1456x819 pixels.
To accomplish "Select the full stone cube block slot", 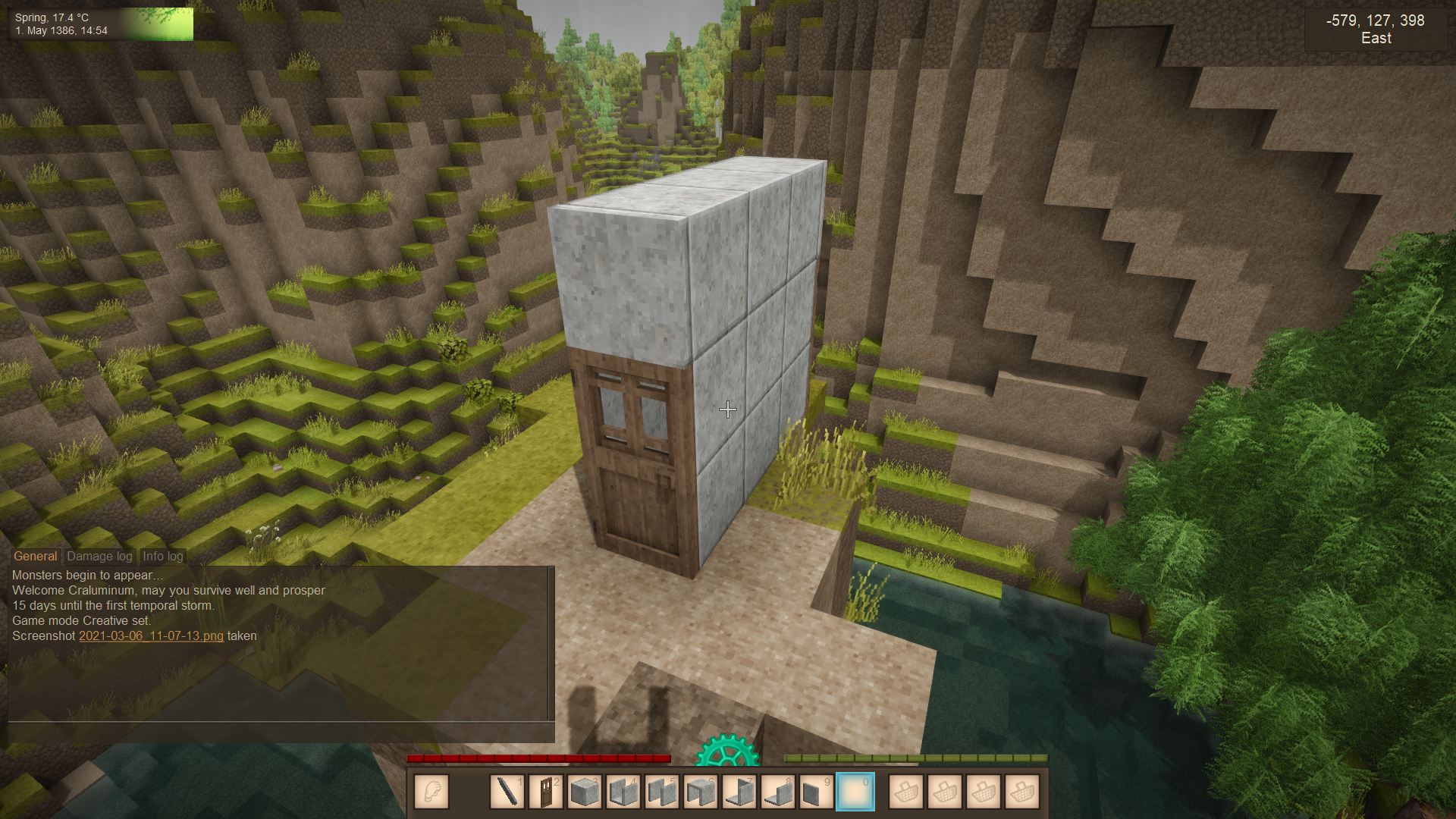I will pos(584,792).
